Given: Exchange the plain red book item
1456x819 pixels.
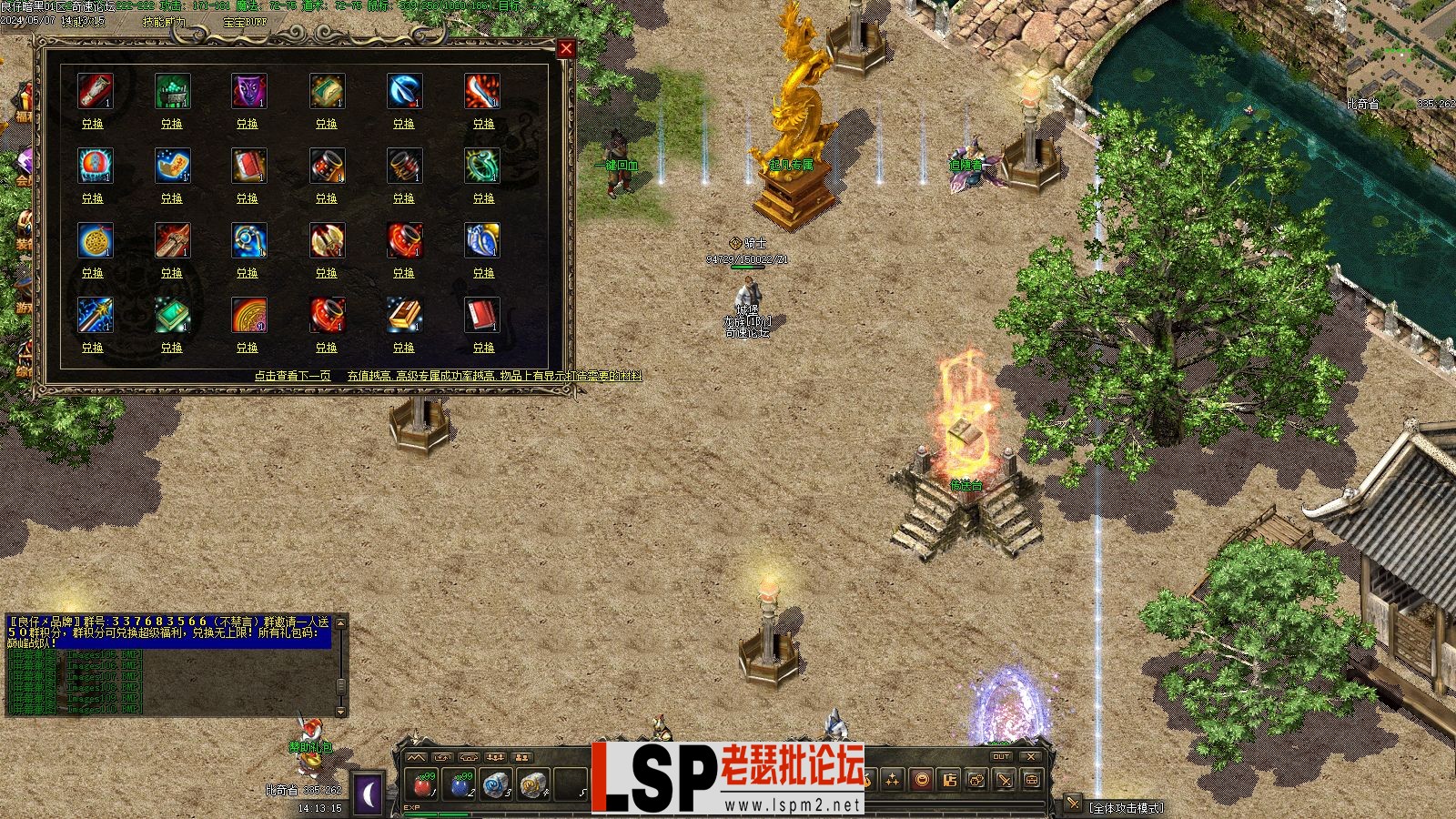Looking at the screenshot, I should tap(483, 348).
